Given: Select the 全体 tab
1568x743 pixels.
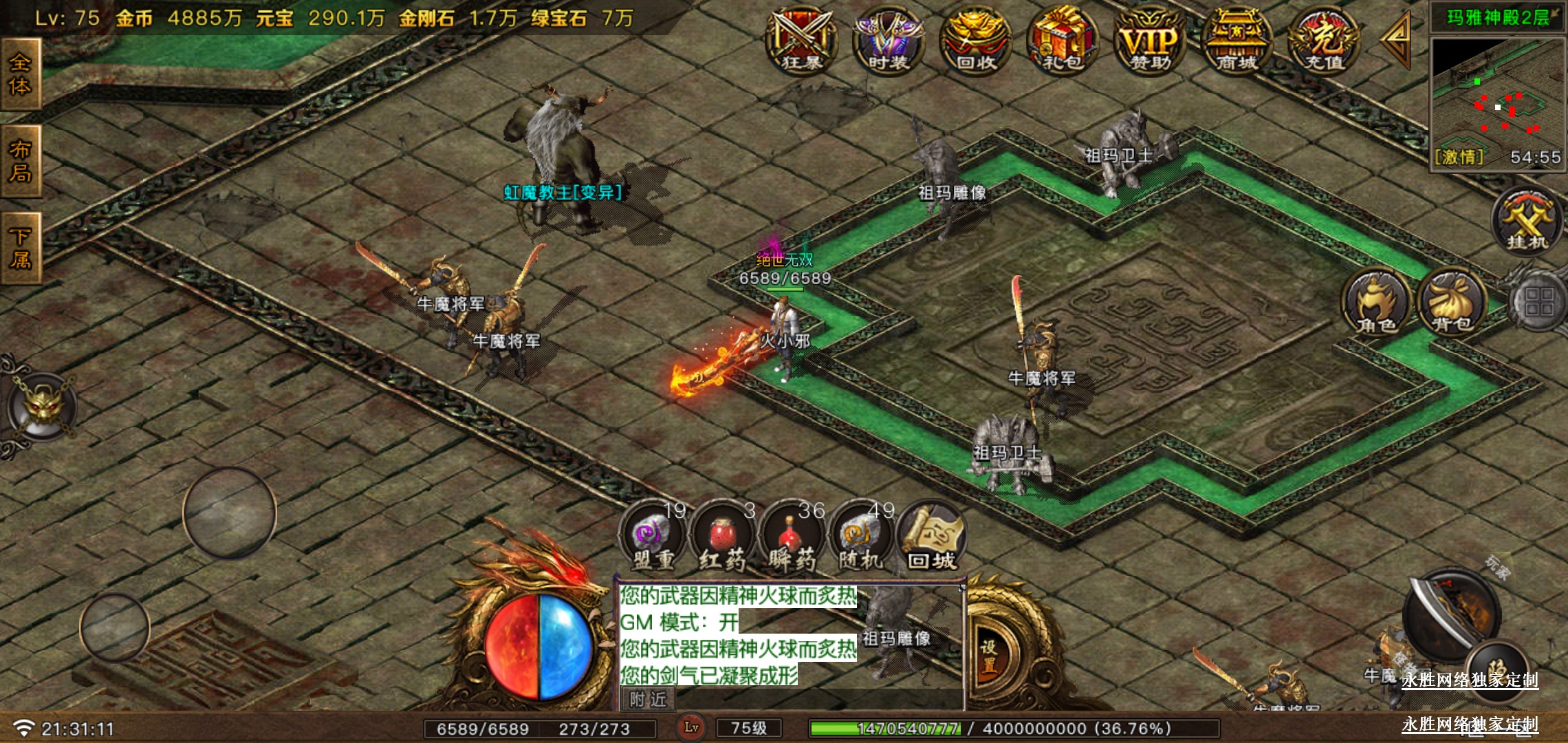Looking at the screenshot, I should coord(21,74).
